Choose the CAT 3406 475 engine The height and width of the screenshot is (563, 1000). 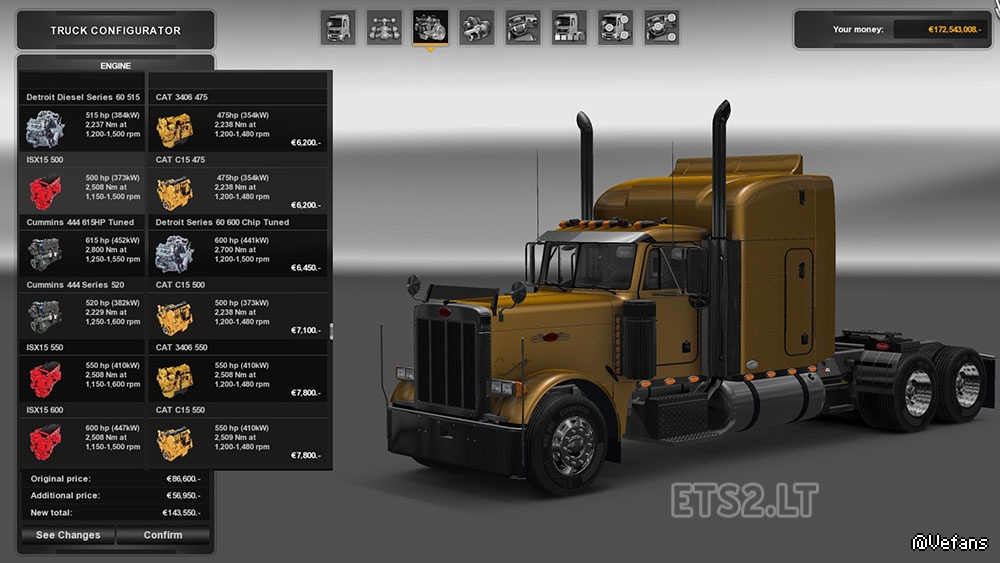click(x=238, y=129)
